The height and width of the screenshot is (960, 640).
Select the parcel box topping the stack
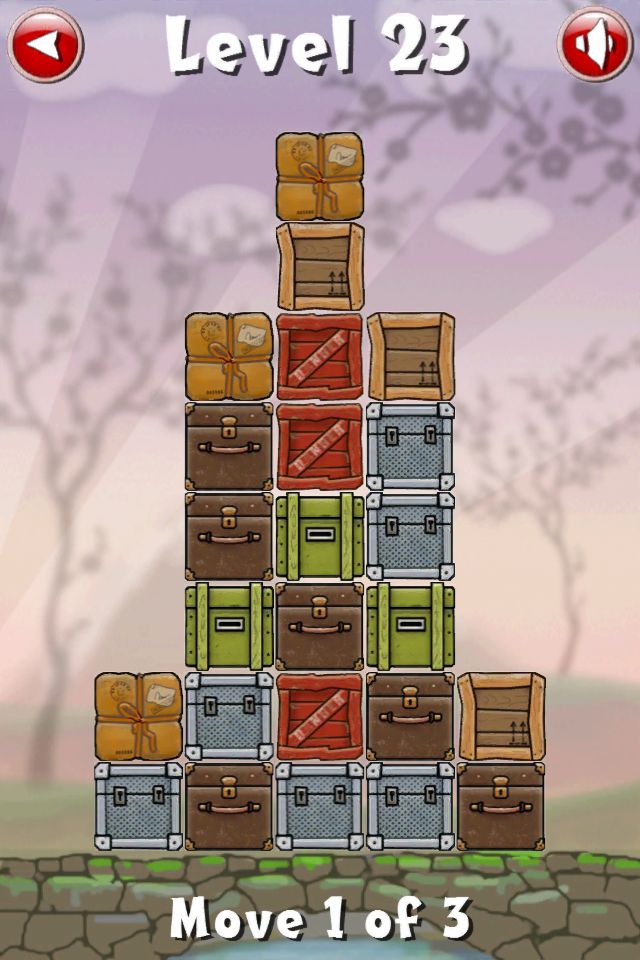[x=320, y=177]
